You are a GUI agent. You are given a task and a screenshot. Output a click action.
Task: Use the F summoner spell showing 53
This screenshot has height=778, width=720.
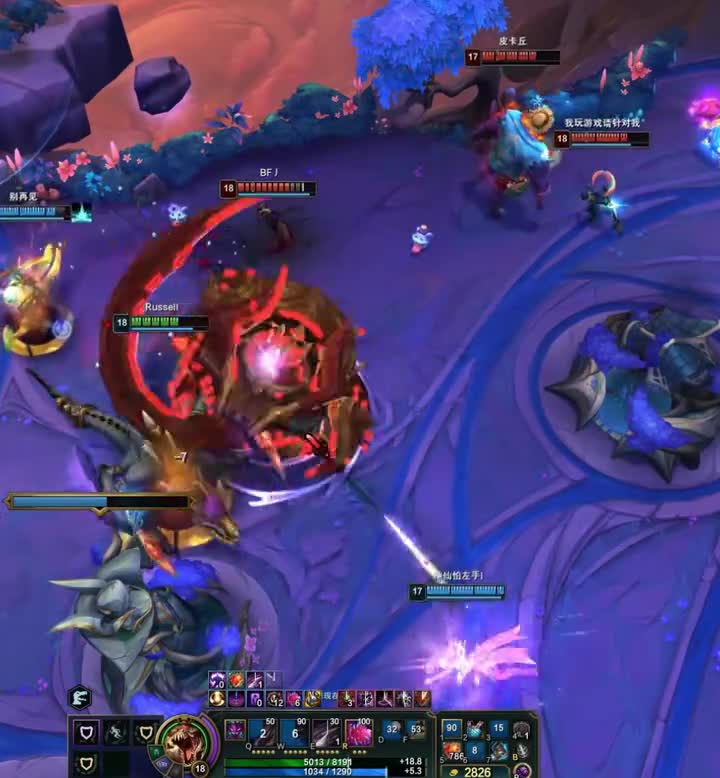point(416,731)
